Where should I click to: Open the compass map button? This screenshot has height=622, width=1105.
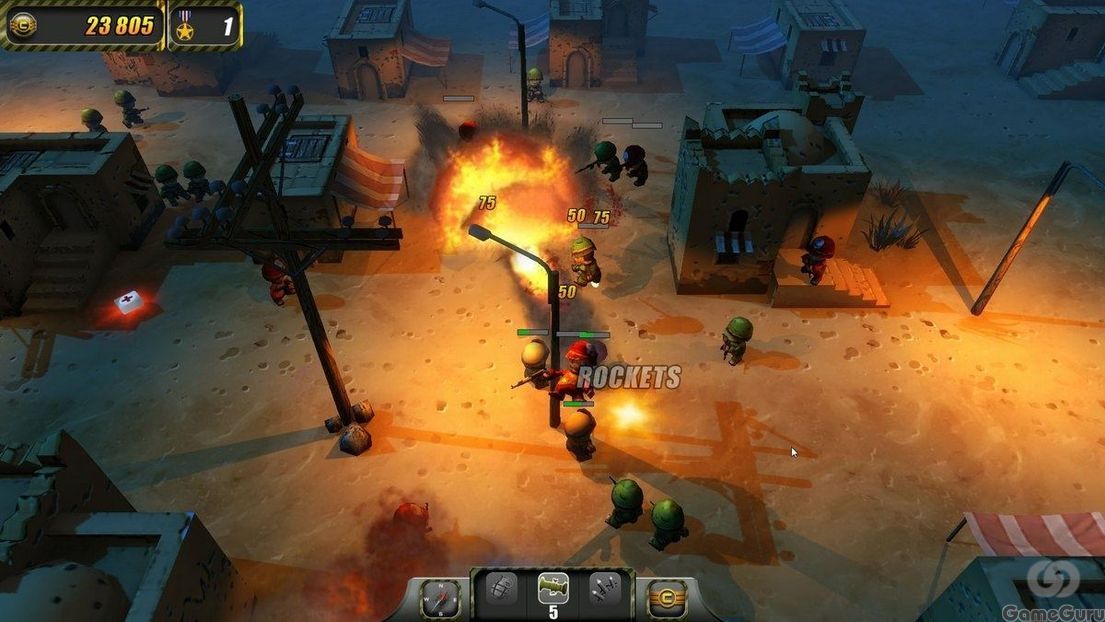[439, 598]
